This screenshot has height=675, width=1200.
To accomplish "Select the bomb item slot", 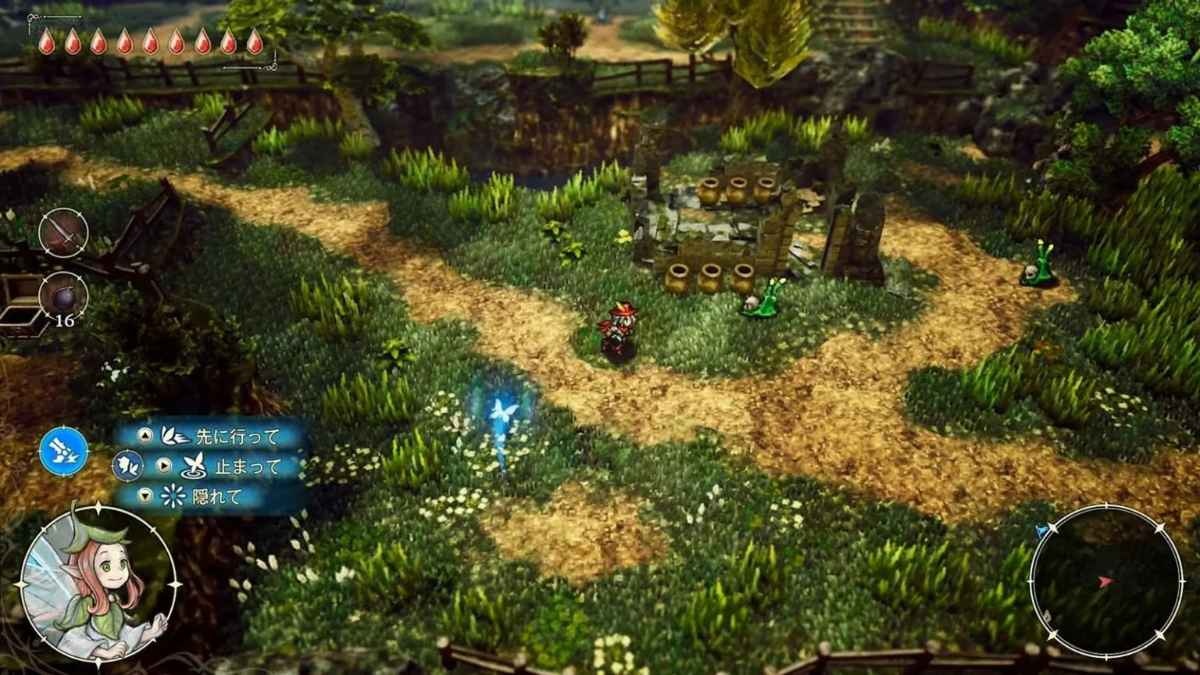I will [x=63, y=295].
